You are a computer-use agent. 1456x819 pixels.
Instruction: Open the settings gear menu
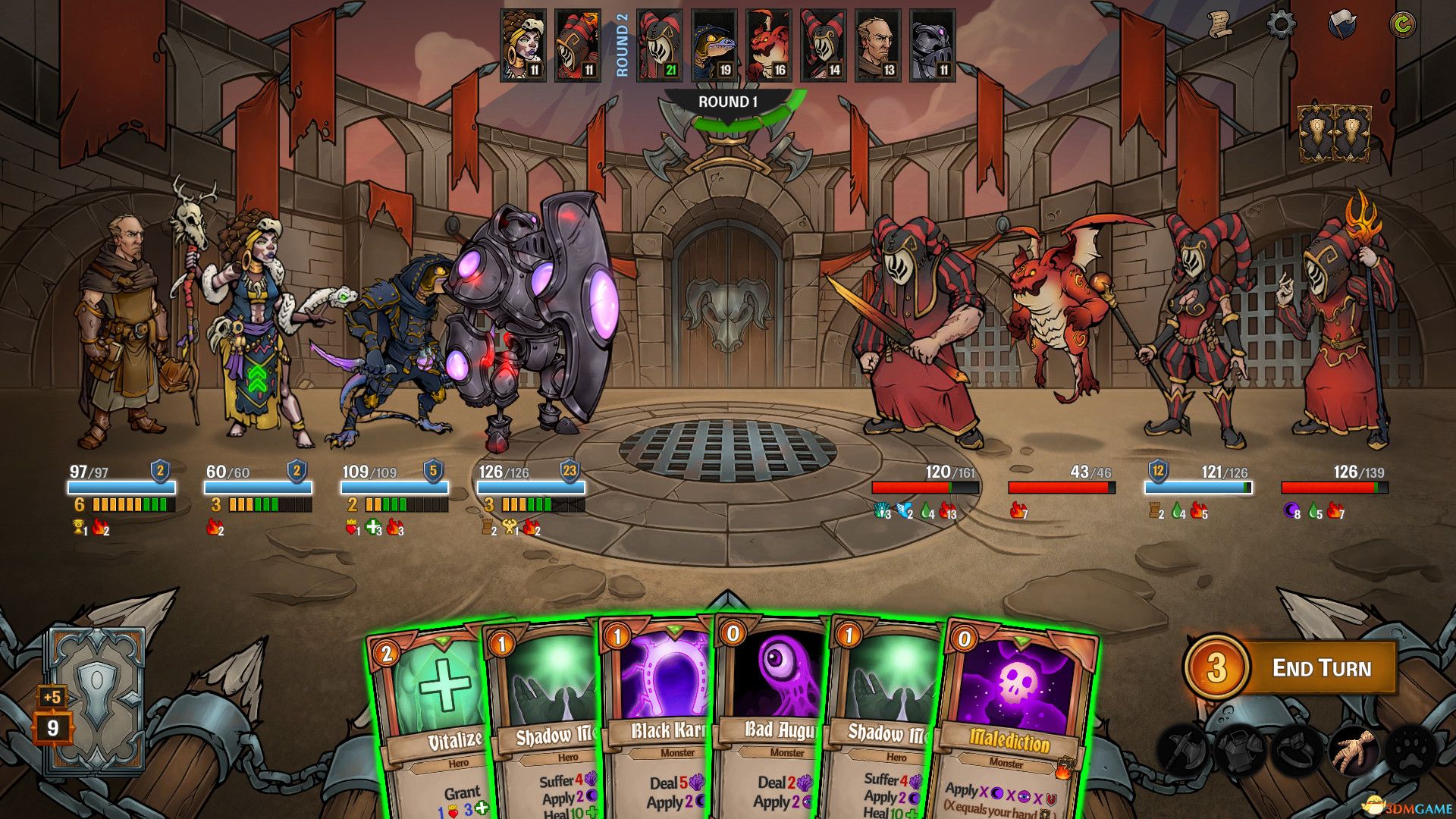tap(1281, 25)
